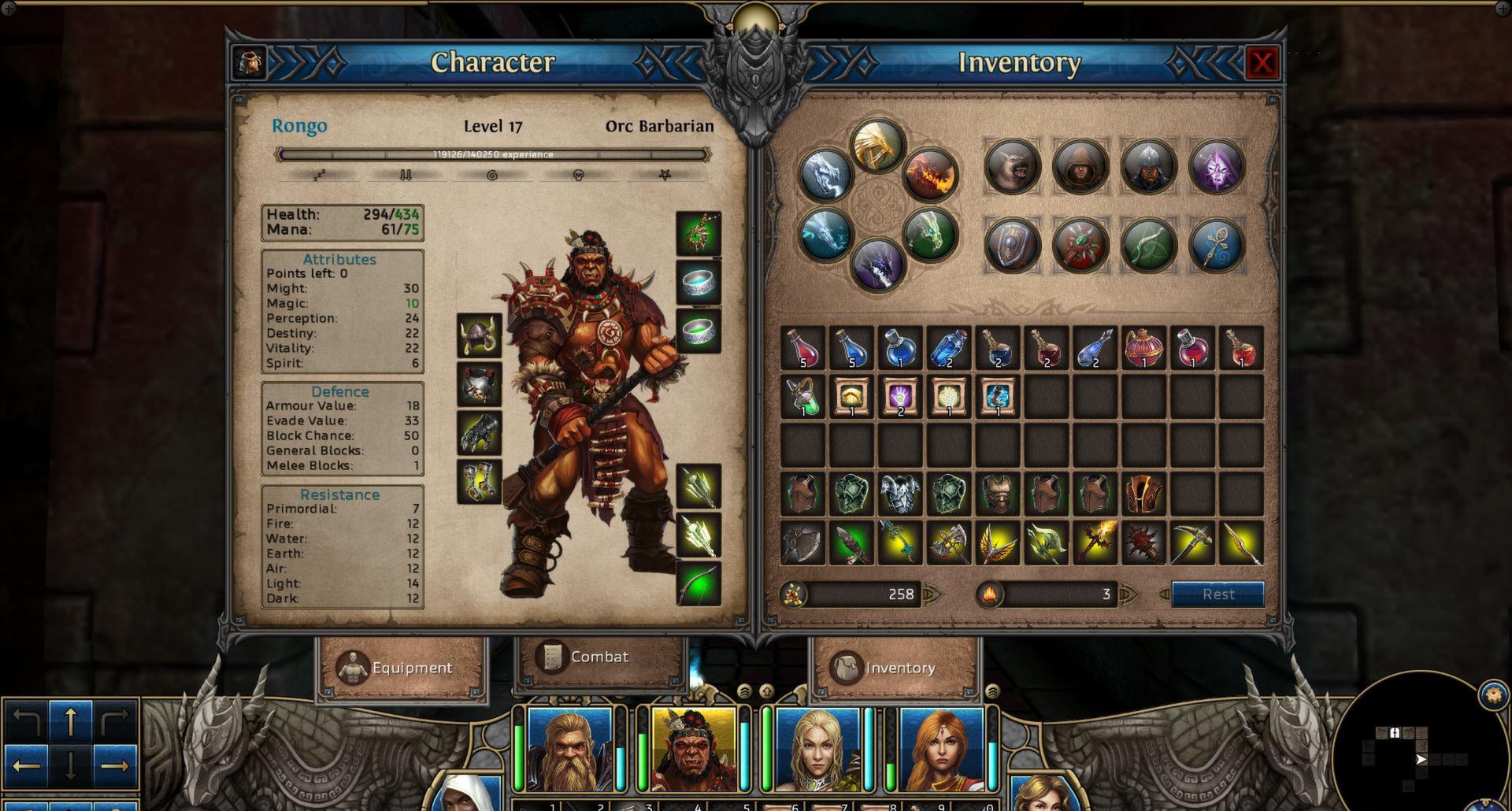Click the Rest button

[1217, 594]
